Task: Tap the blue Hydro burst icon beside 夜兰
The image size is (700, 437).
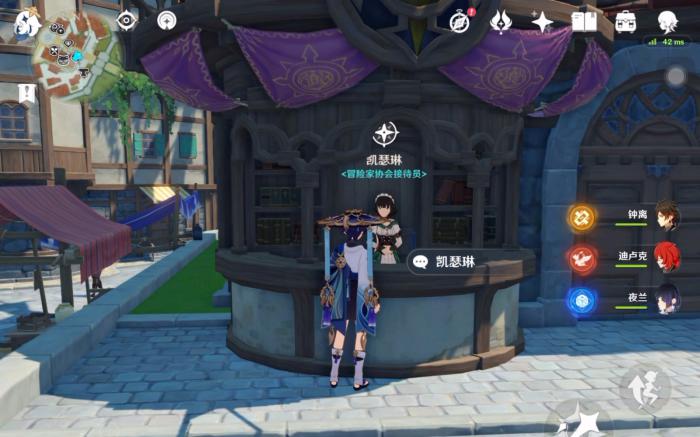Action: click(x=582, y=299)
